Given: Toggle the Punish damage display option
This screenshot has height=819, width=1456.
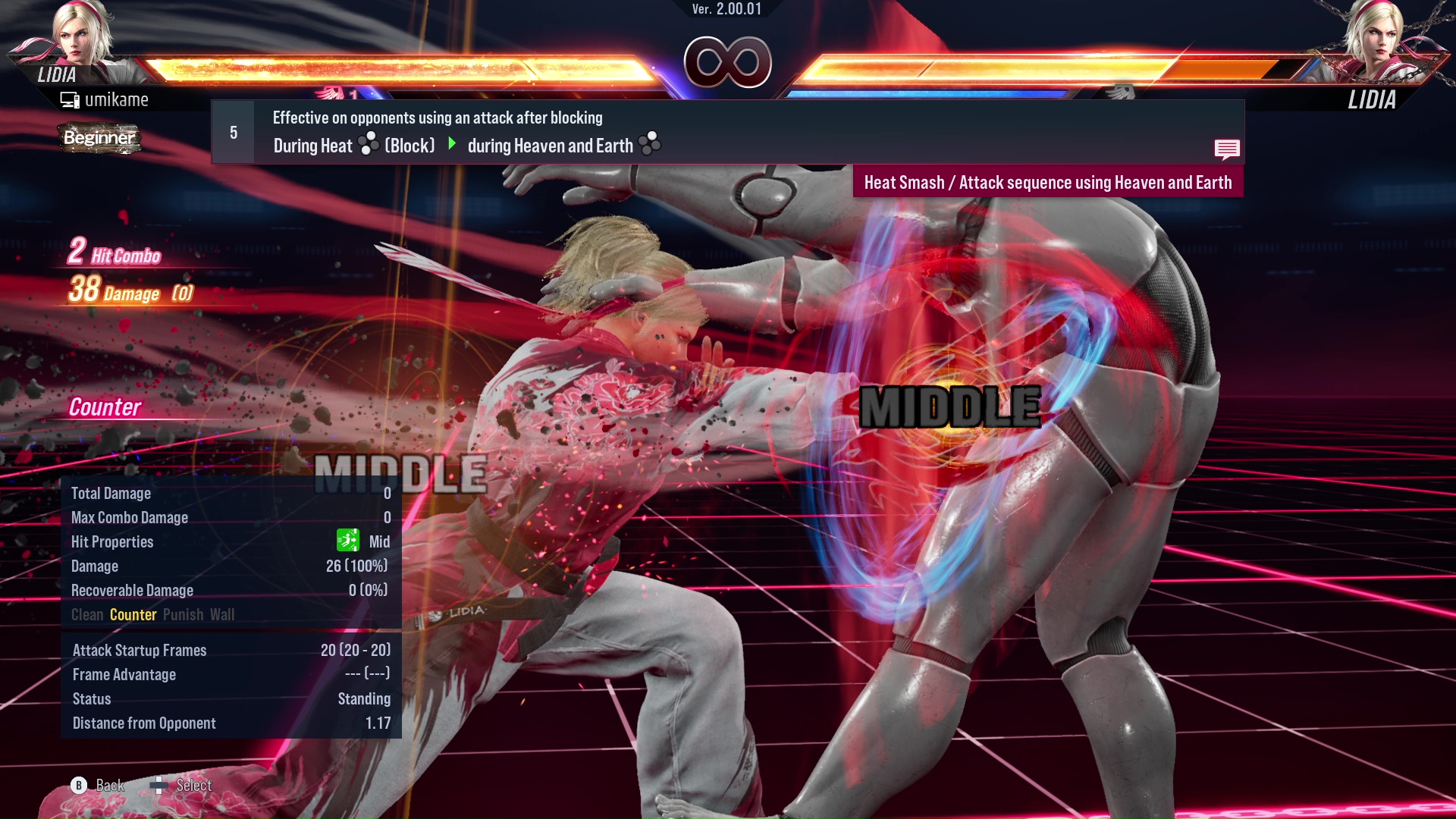Looking at the screenshot, I should click(182, 614).
